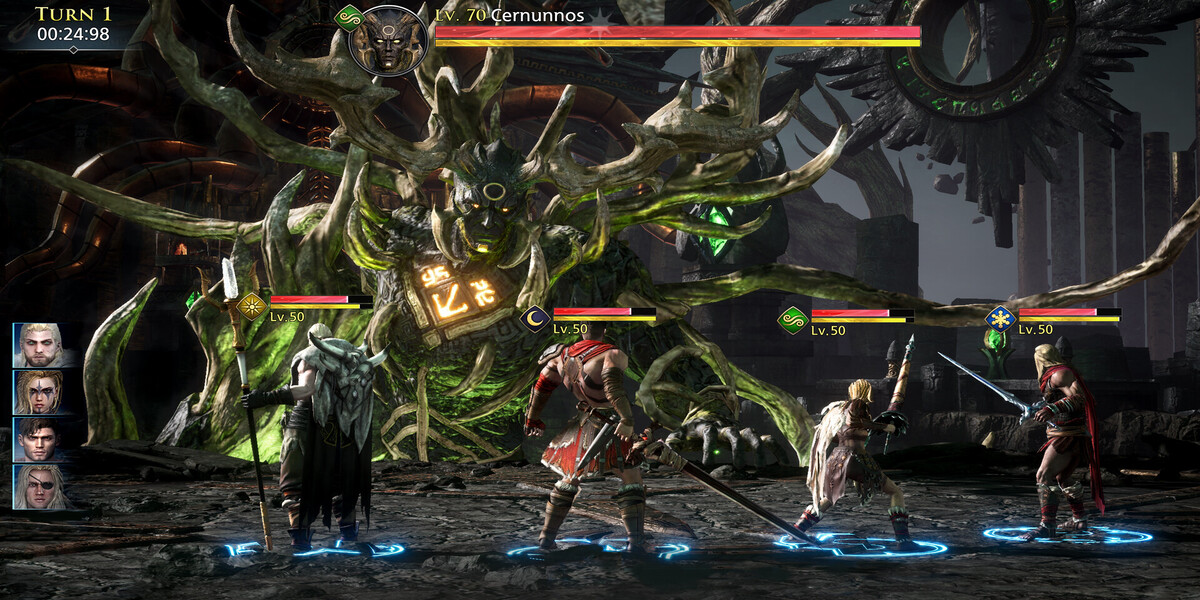Select the blue snowflake element icon

[x=1000, y=319]
